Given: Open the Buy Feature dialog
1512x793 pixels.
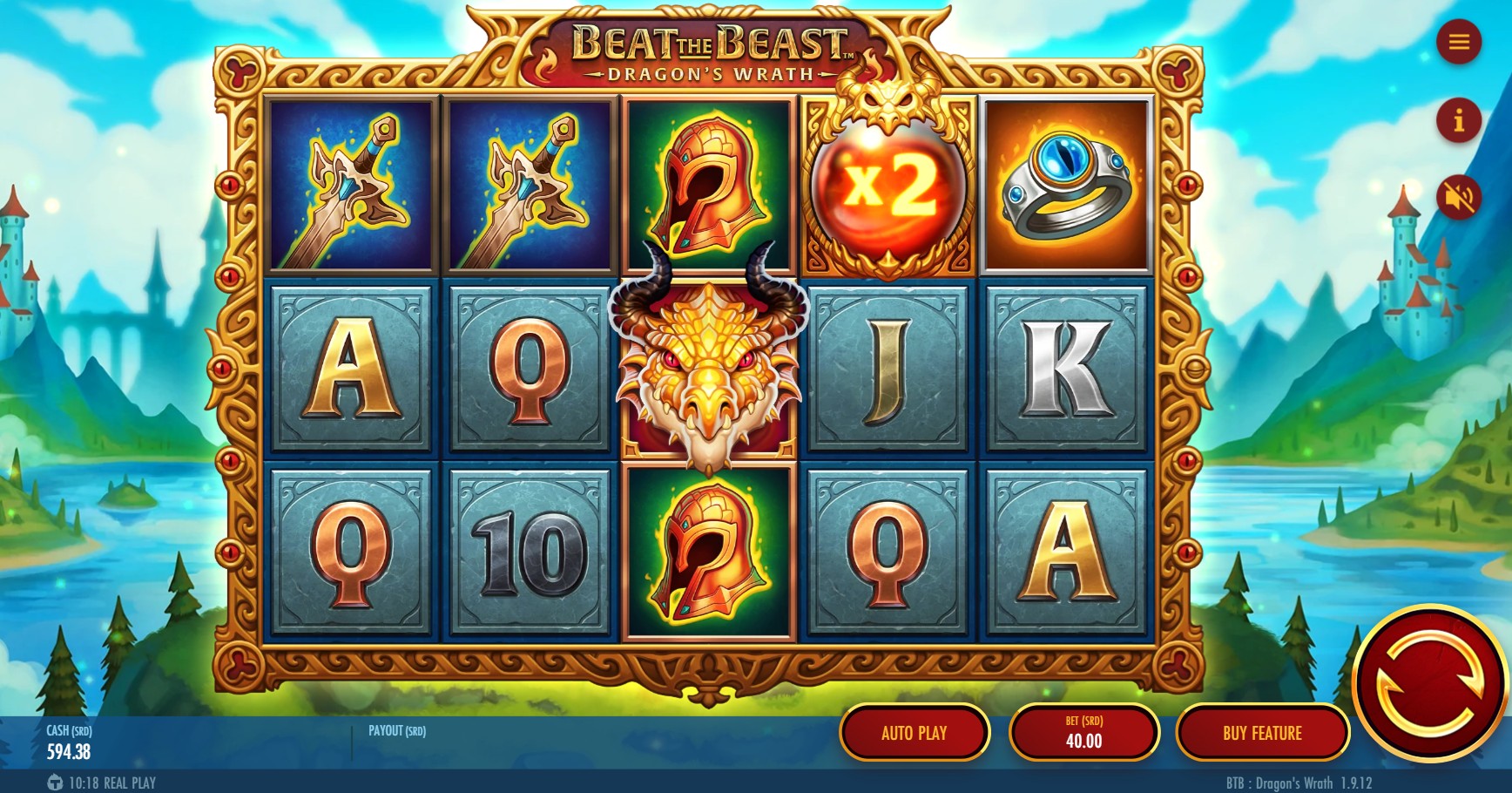Looking at the screenshot, I should 1263,733.
